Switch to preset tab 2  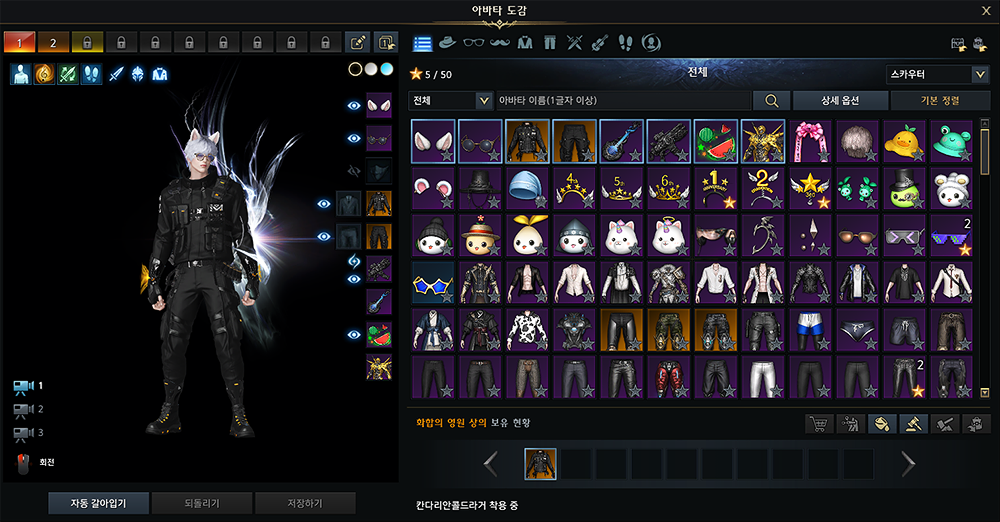pyautogui.click(x=53, y=42)
